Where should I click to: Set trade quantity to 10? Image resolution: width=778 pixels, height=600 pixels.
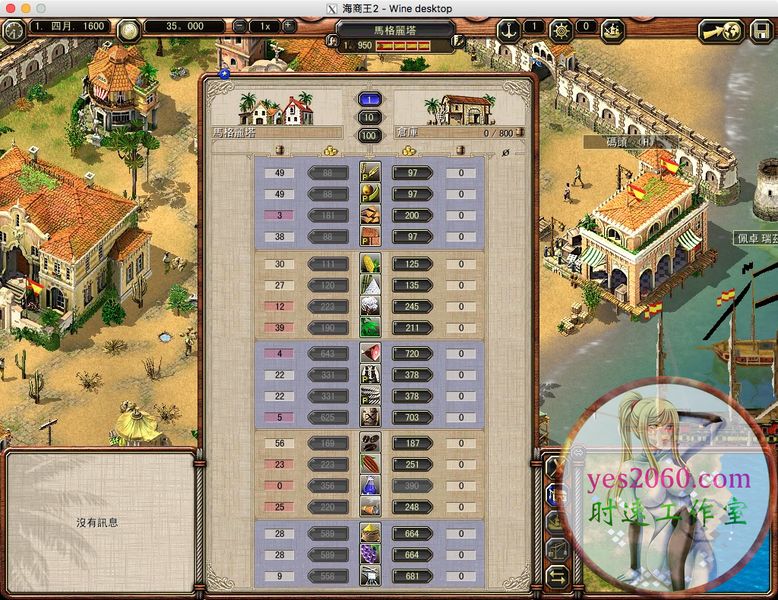(369, 117)
